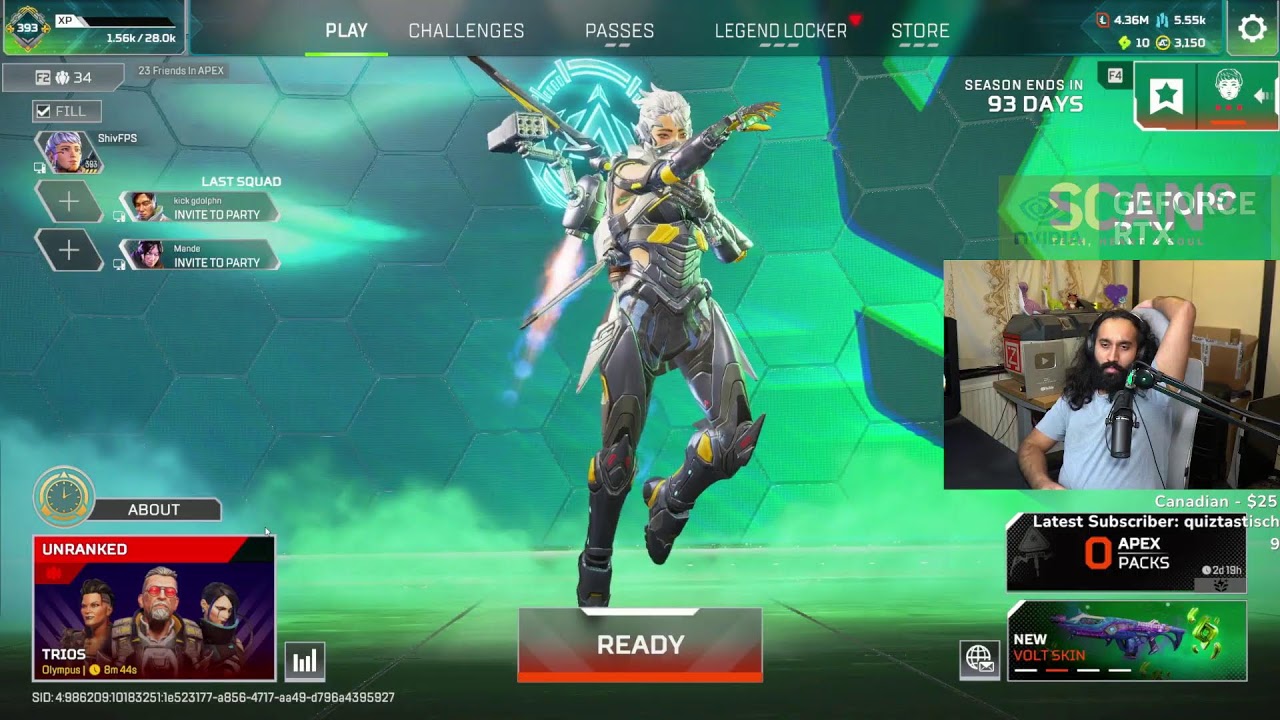The width and height of the screenshot is (1280, 720).
Task: Open the Challenges tab
Action: click(466, 31)
